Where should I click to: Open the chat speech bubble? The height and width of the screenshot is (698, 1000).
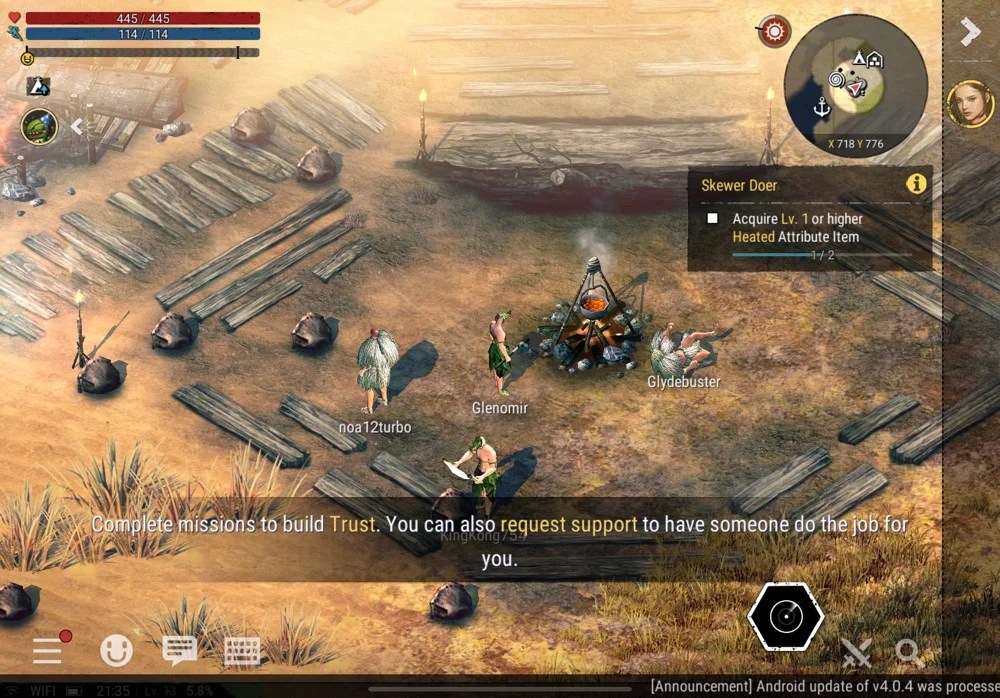179,650
